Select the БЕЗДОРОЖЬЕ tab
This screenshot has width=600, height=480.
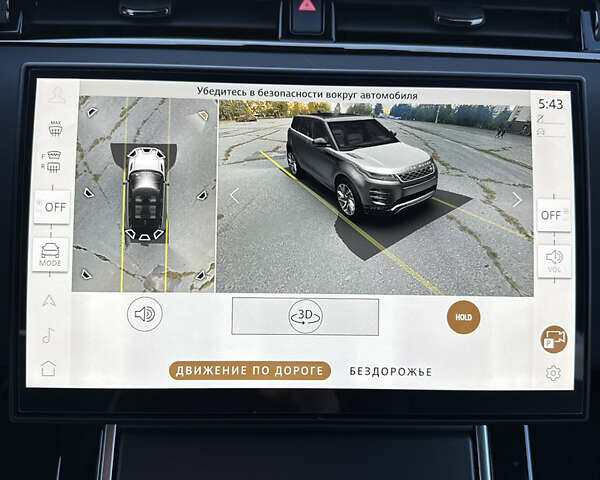click(390, 371)
